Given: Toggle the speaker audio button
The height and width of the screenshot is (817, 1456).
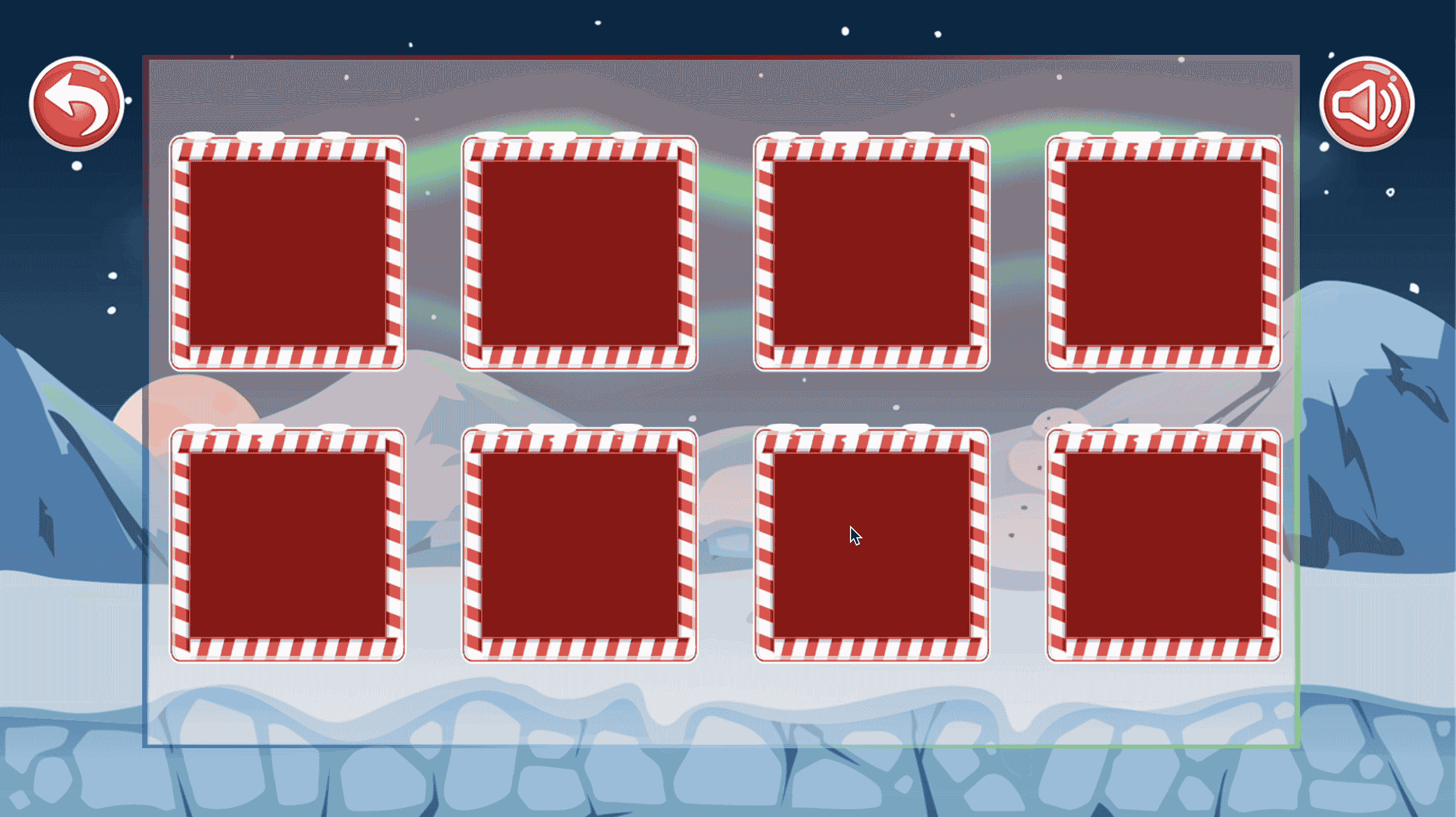Looking at the screenshot, I should click(1368, 106).
